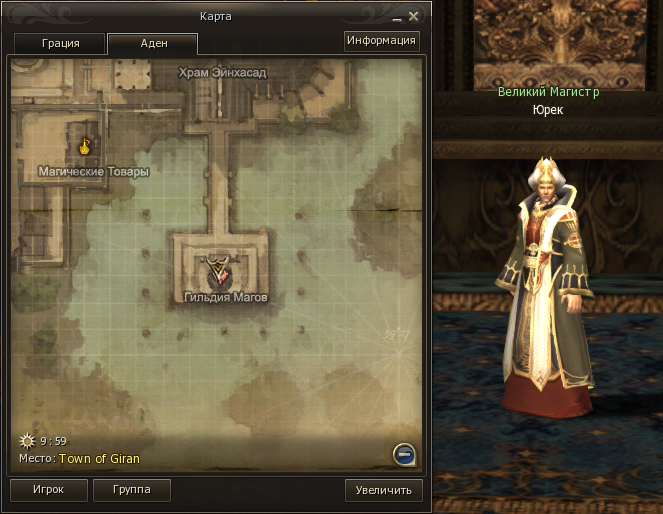Zoom out with the blue minus icon

click(x=404, y=455)
